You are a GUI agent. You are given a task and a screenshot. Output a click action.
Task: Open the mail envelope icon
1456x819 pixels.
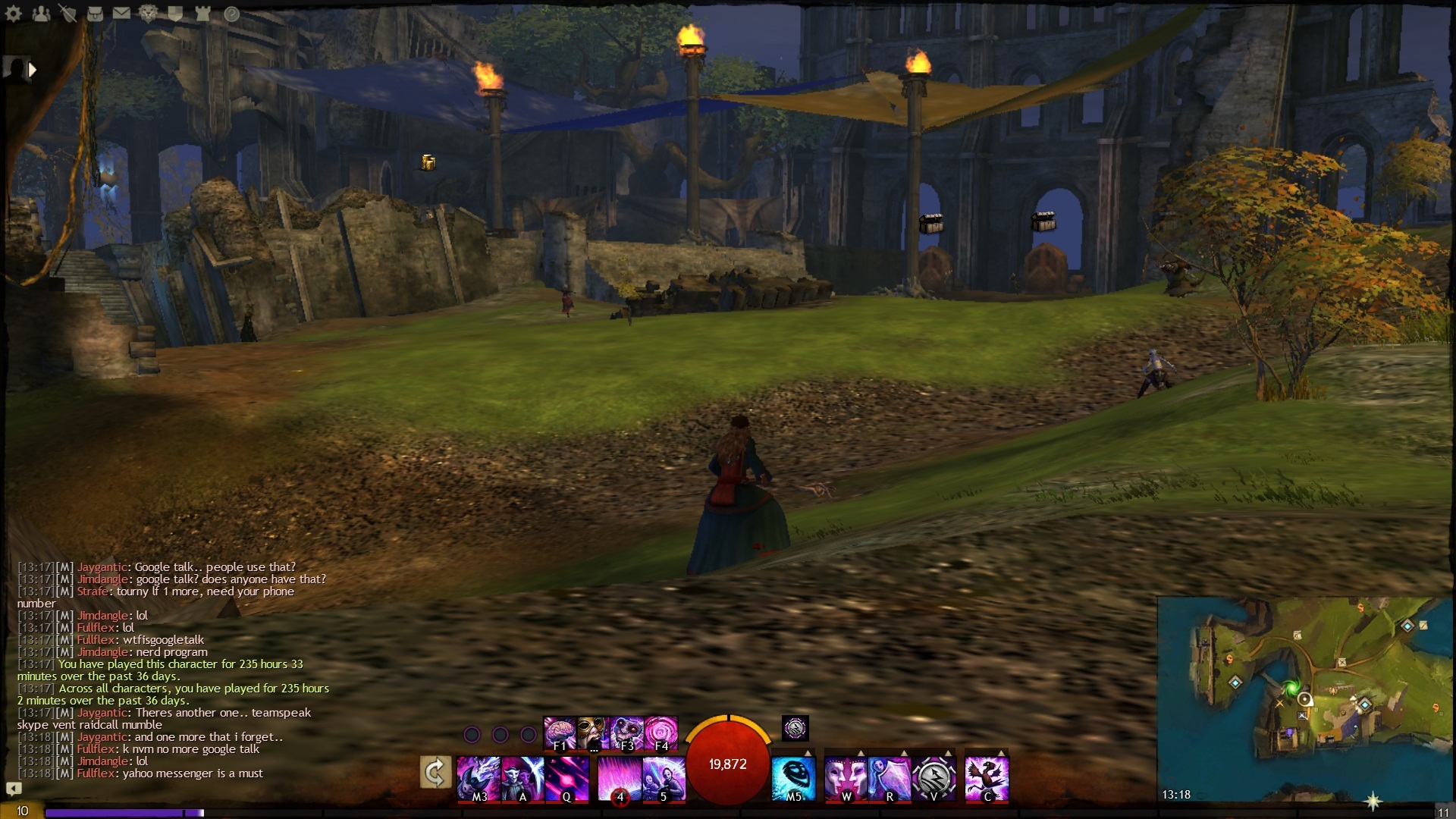[x=121, y=14]
